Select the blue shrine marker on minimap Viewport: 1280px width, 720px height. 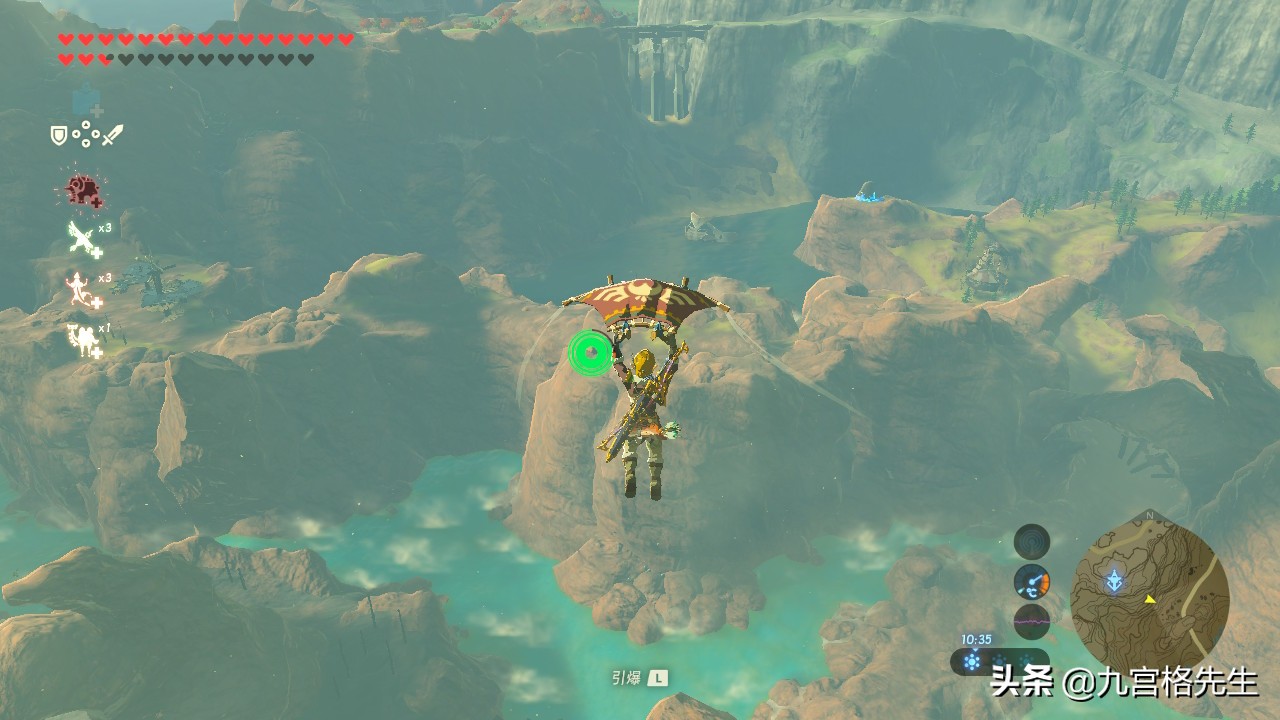(x=1113, y=580)
